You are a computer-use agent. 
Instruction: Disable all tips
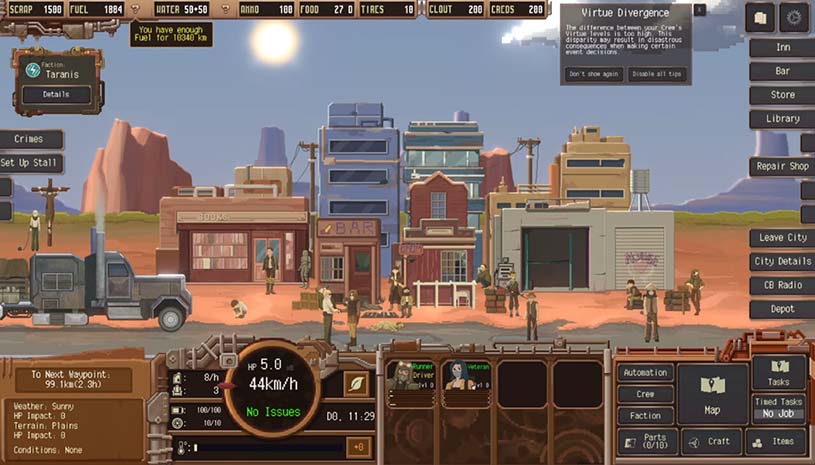(x=655, y=74)
